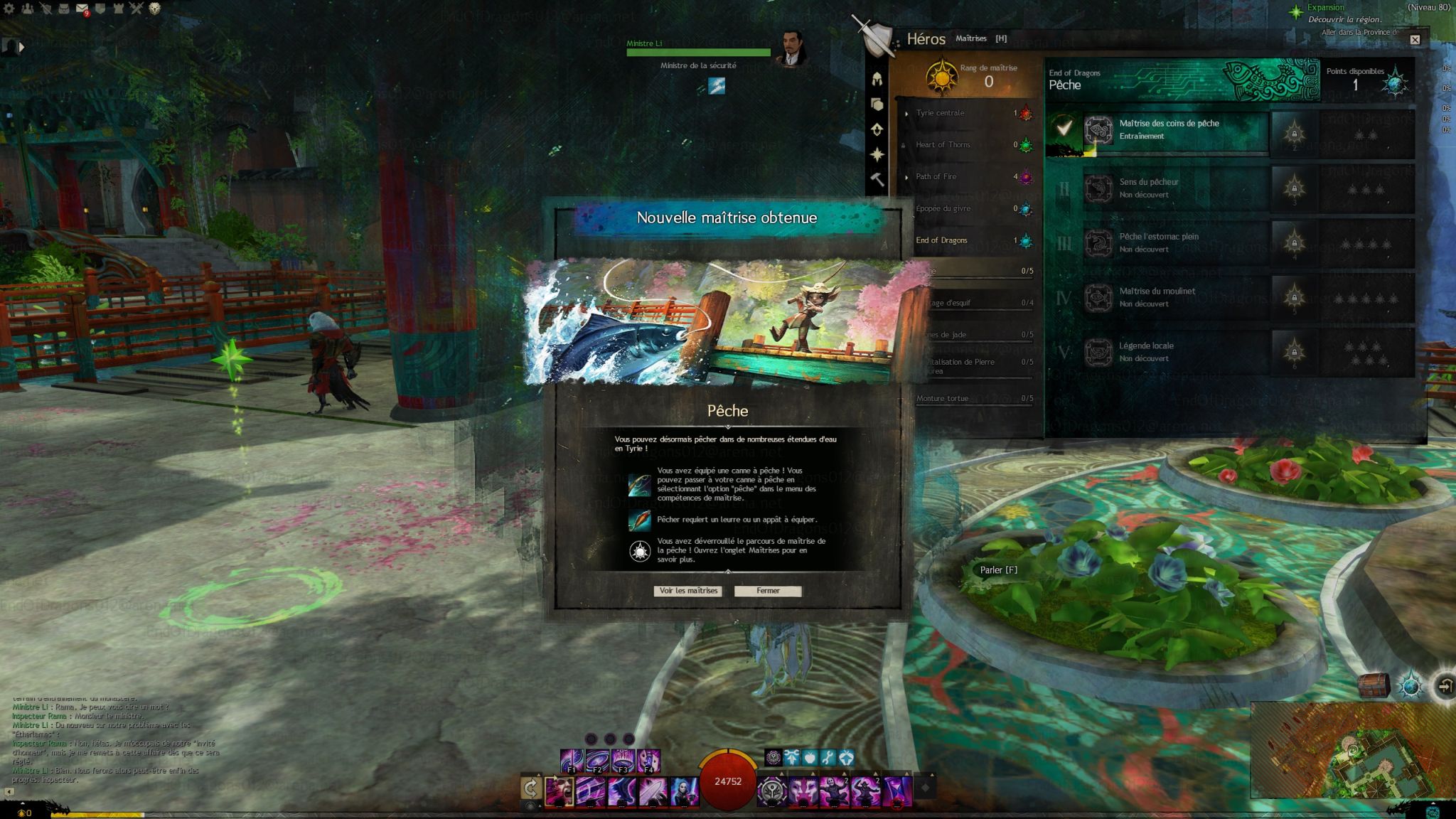
Task: Click Fermer to close the Pêche popup
Action: click(x=769, y=591)
